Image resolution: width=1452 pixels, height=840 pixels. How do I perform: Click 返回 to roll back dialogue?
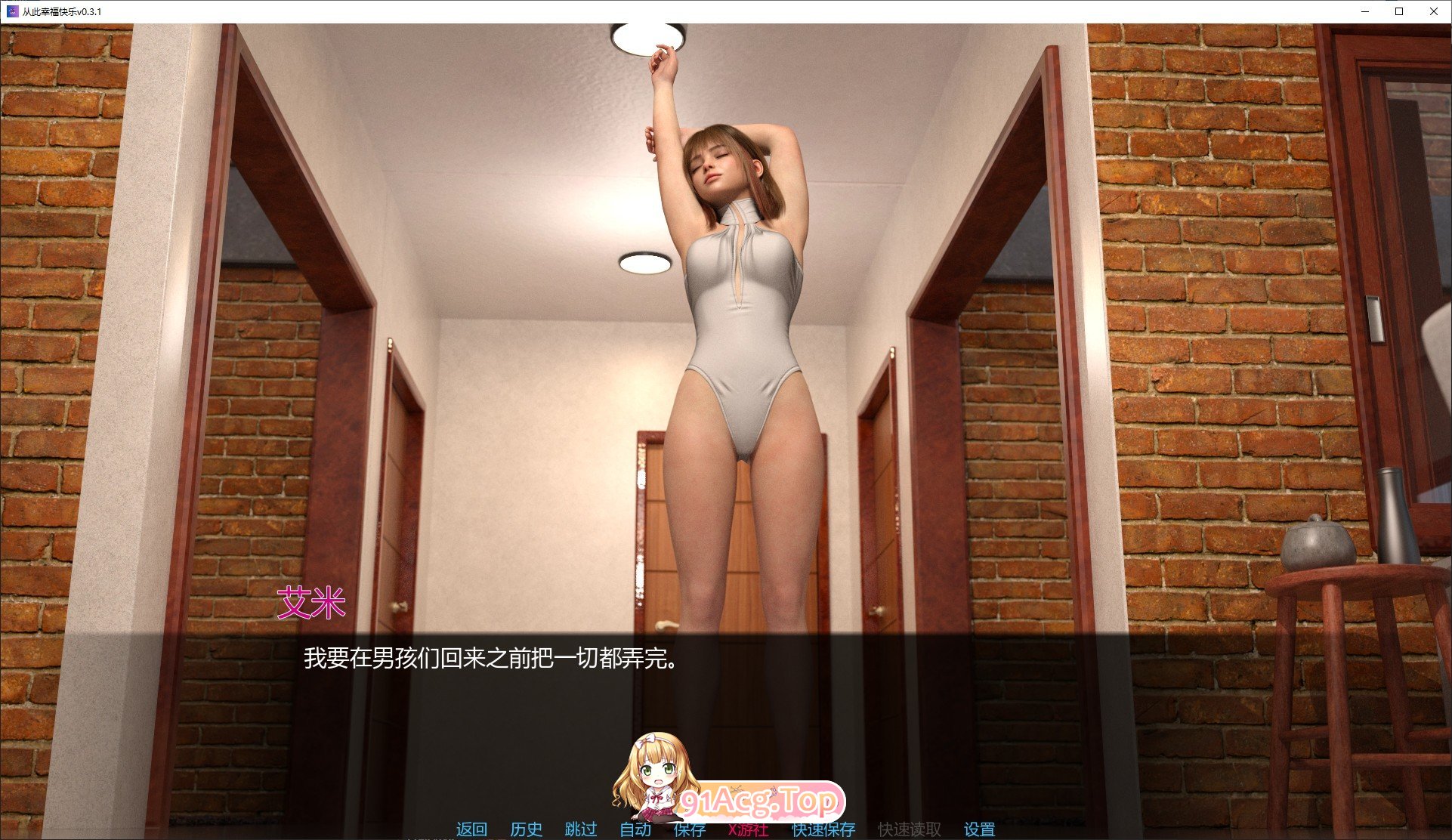click(470, 829)
